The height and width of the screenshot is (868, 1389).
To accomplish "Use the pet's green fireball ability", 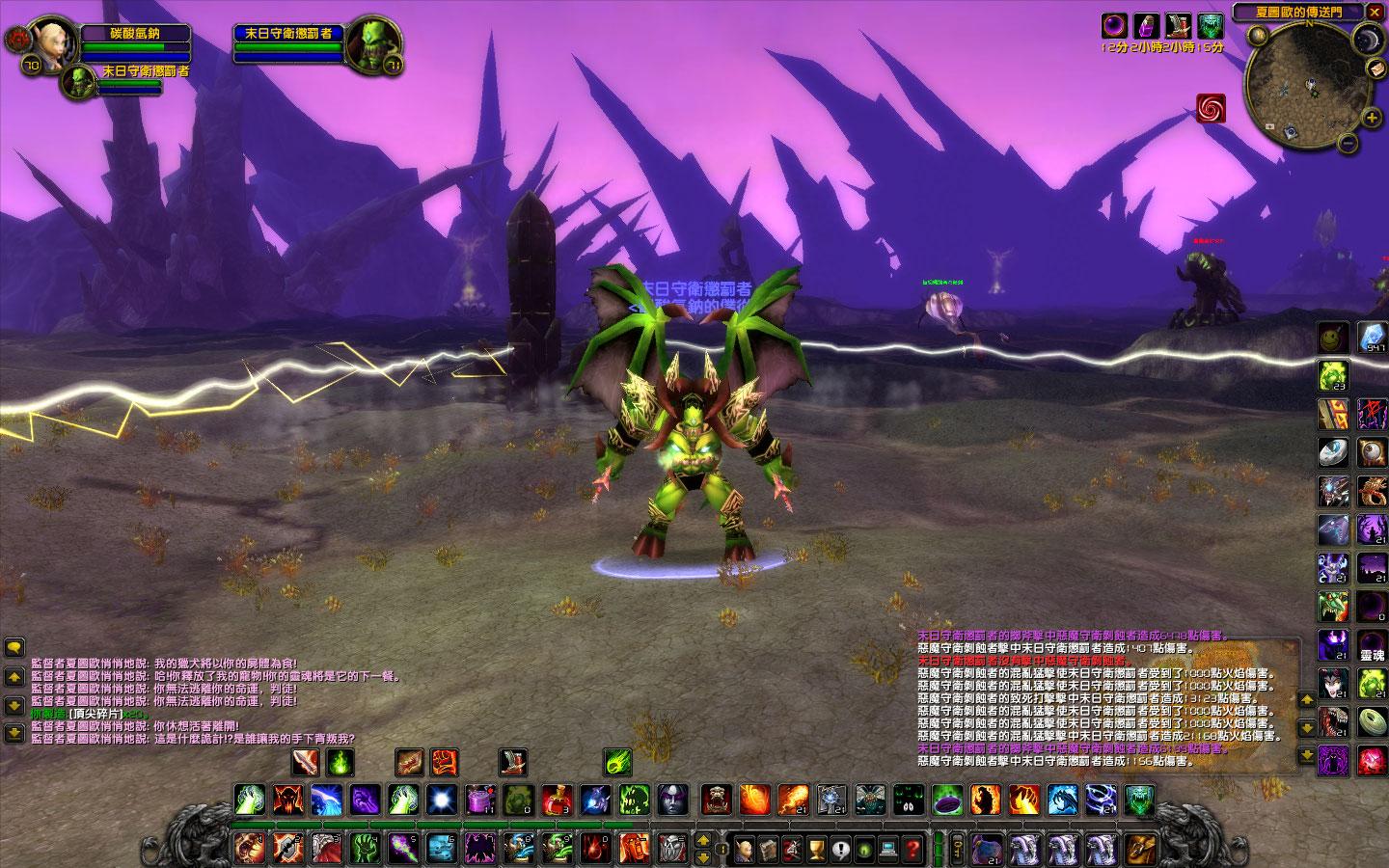I will pos(618,763).
